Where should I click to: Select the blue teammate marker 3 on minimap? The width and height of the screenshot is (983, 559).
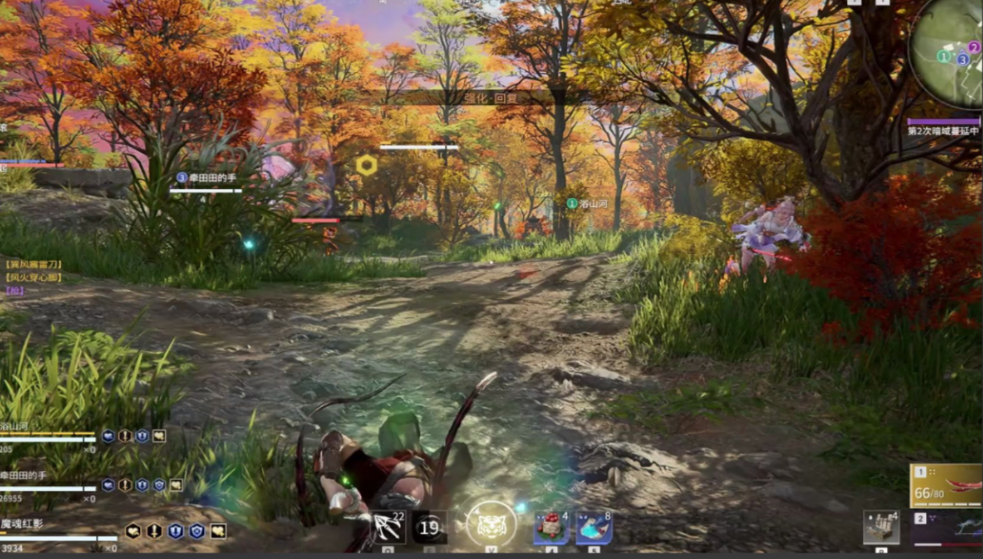point(962,60)
